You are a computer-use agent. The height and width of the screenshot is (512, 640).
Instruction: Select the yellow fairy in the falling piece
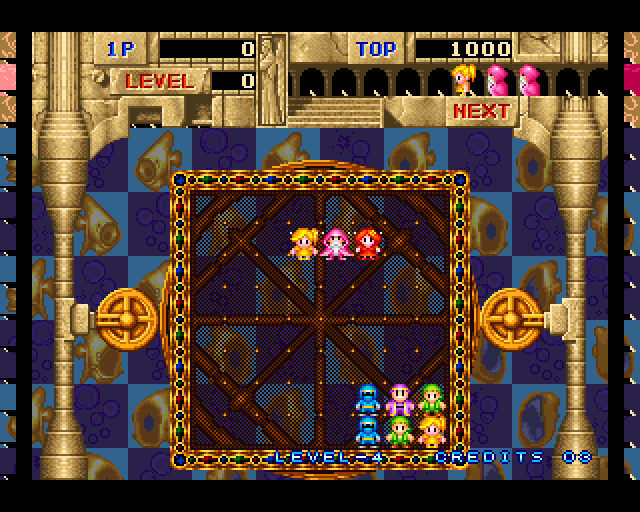(303, 243)
